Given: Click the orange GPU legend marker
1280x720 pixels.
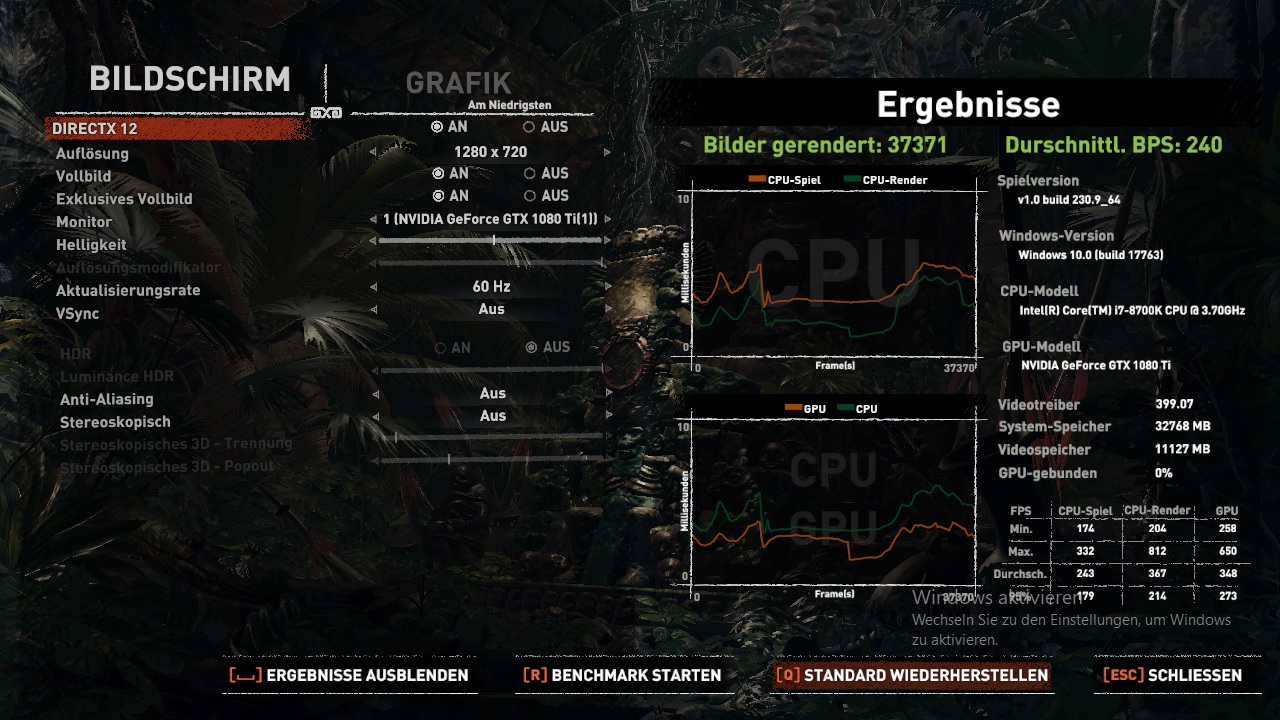Looking at the screenshot, I should [793, 408].
